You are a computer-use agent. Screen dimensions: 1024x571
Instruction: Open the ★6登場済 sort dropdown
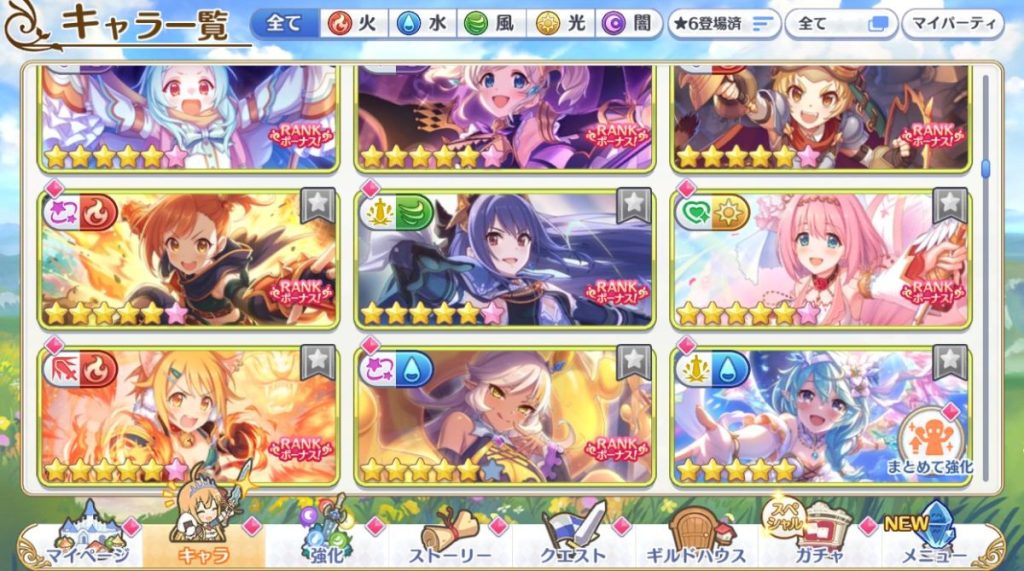click(x=722, y=23)
